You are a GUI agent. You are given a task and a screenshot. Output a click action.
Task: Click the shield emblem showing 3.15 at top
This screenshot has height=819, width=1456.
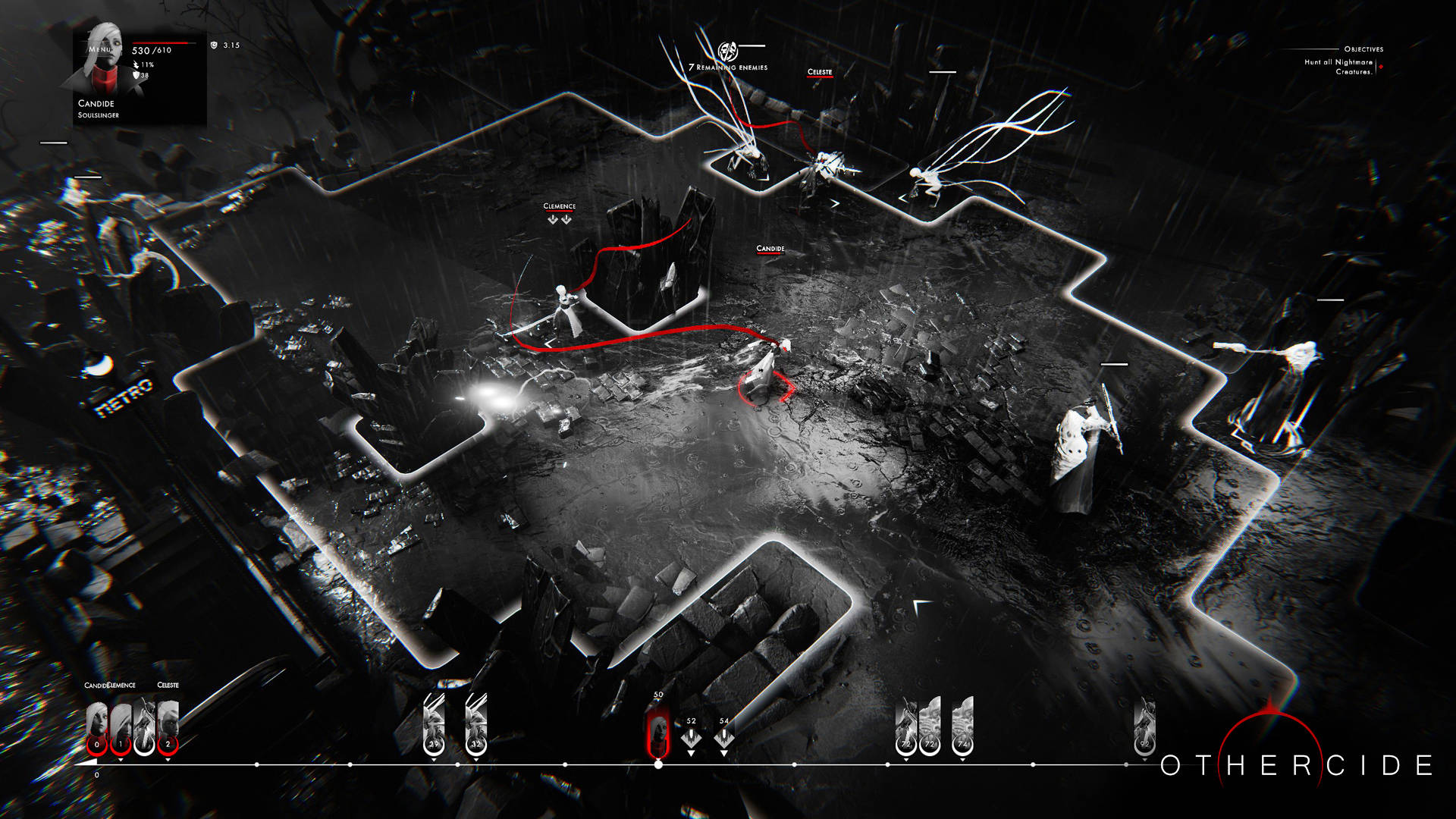click(214, 45)
